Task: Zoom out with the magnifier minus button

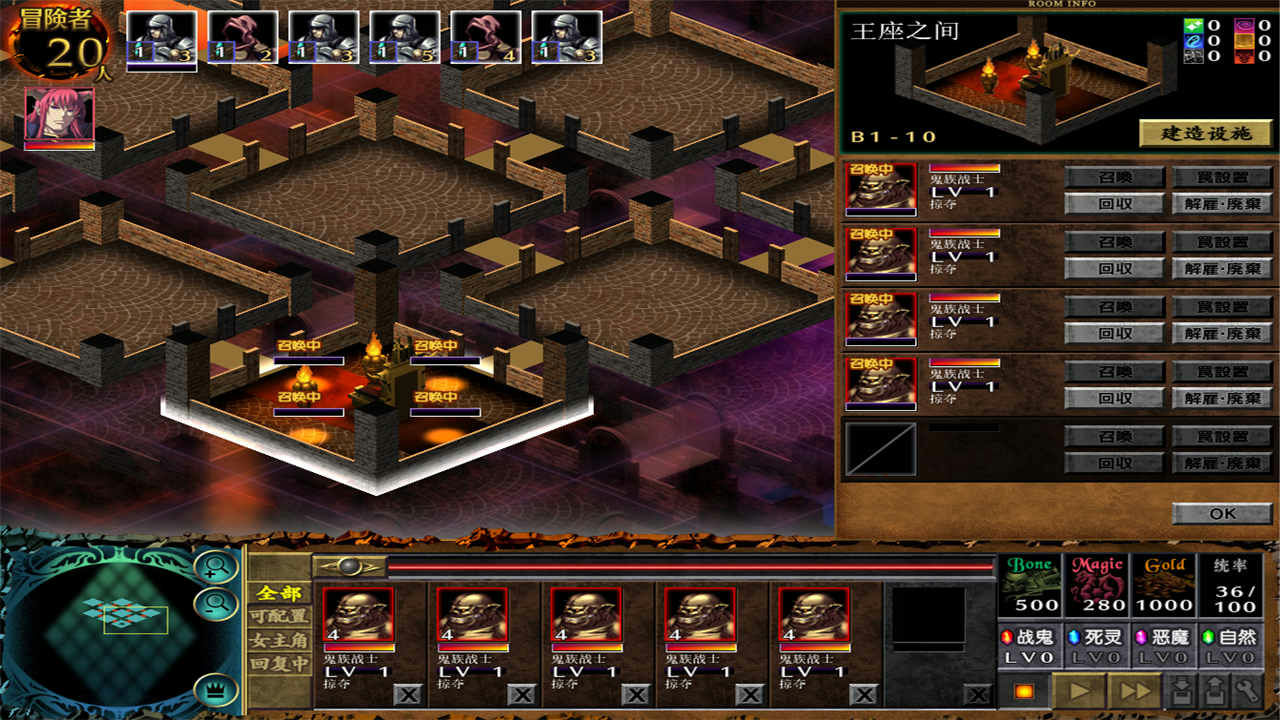Action: (x=216, y=603)
